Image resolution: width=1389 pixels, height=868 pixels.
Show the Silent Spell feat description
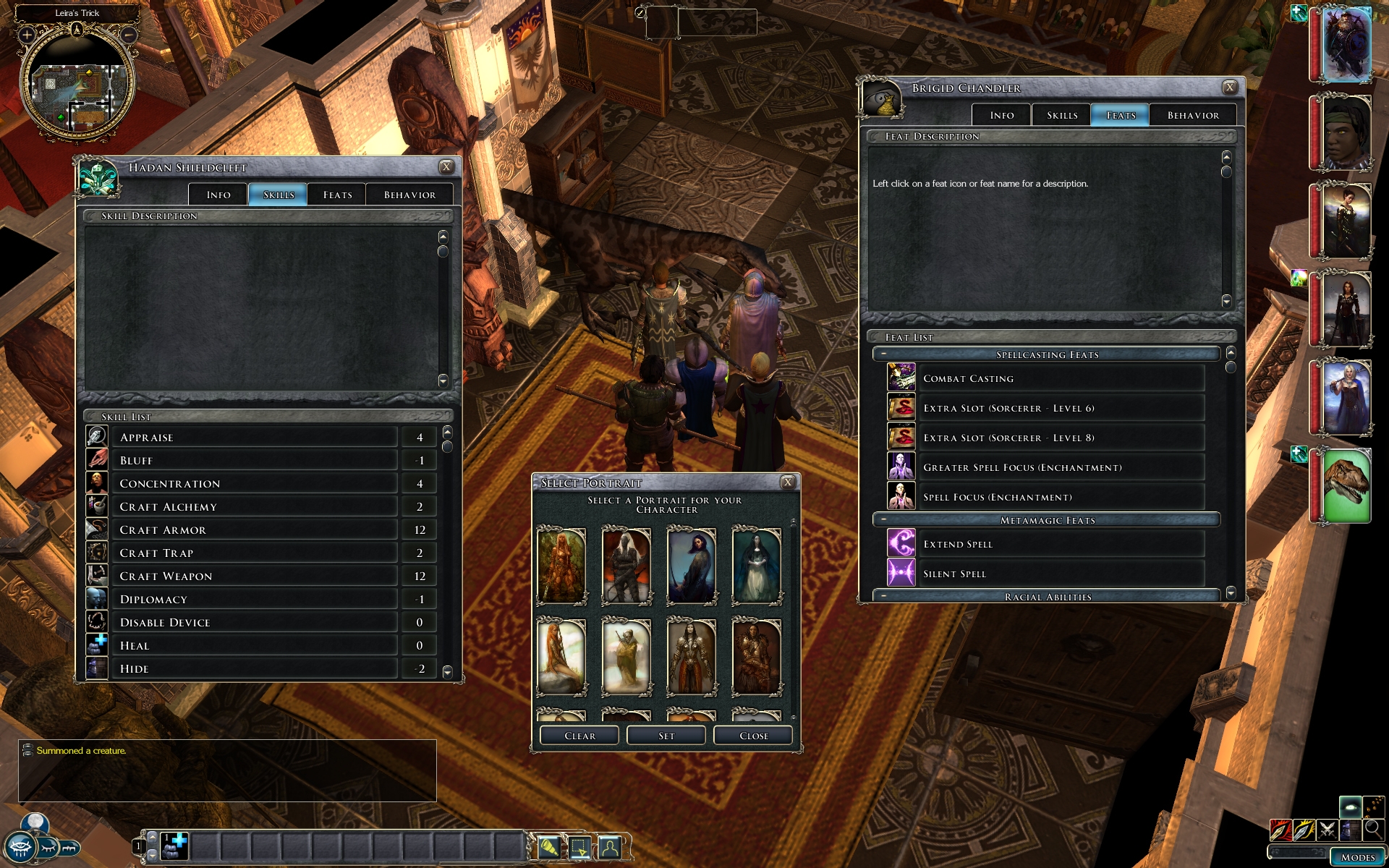point(1061,574)
